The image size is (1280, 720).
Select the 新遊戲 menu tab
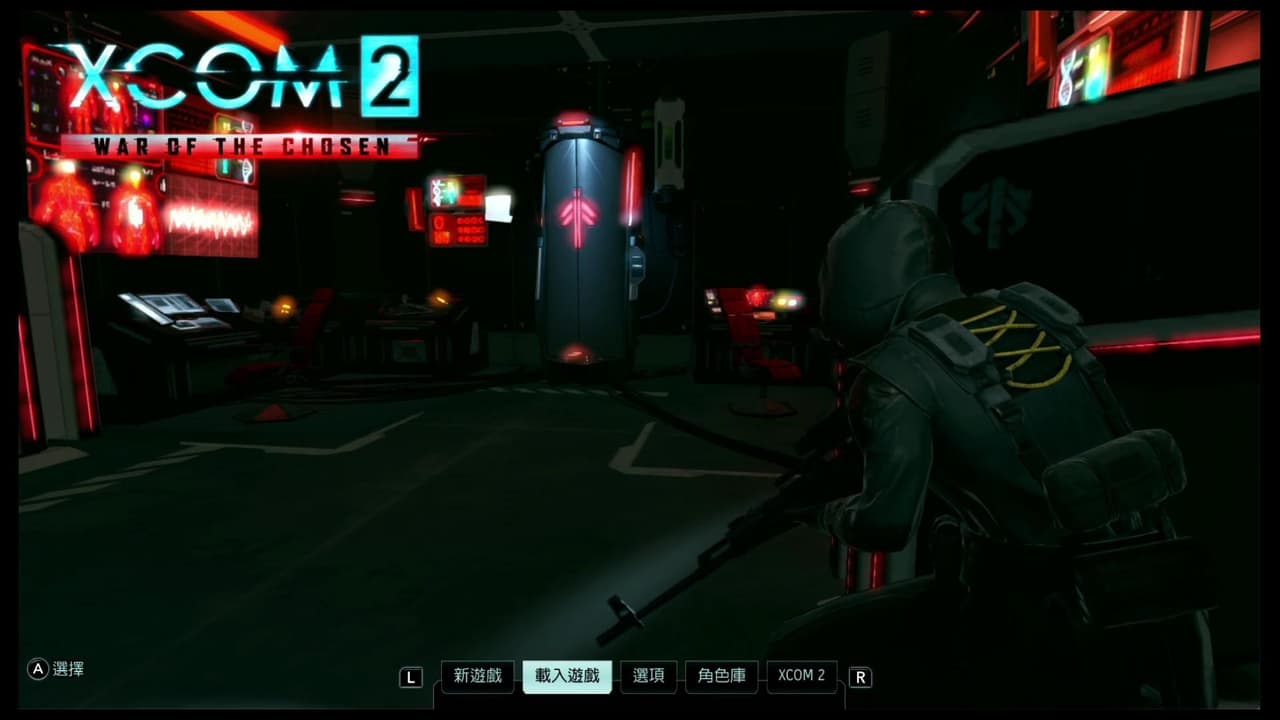point(477,677)
